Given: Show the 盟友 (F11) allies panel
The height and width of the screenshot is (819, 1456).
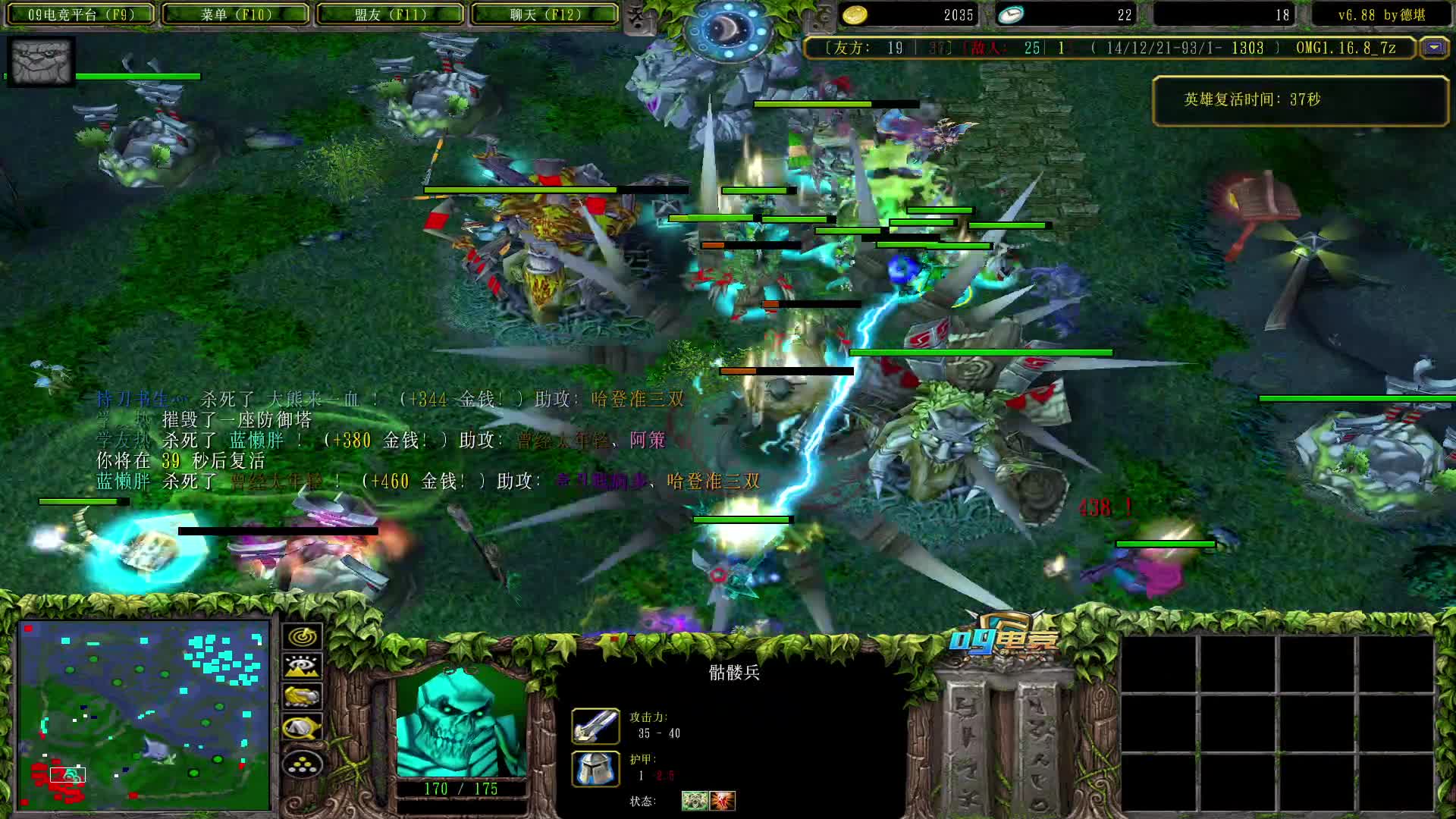Looking at the screenshot, I should [391, 14].
